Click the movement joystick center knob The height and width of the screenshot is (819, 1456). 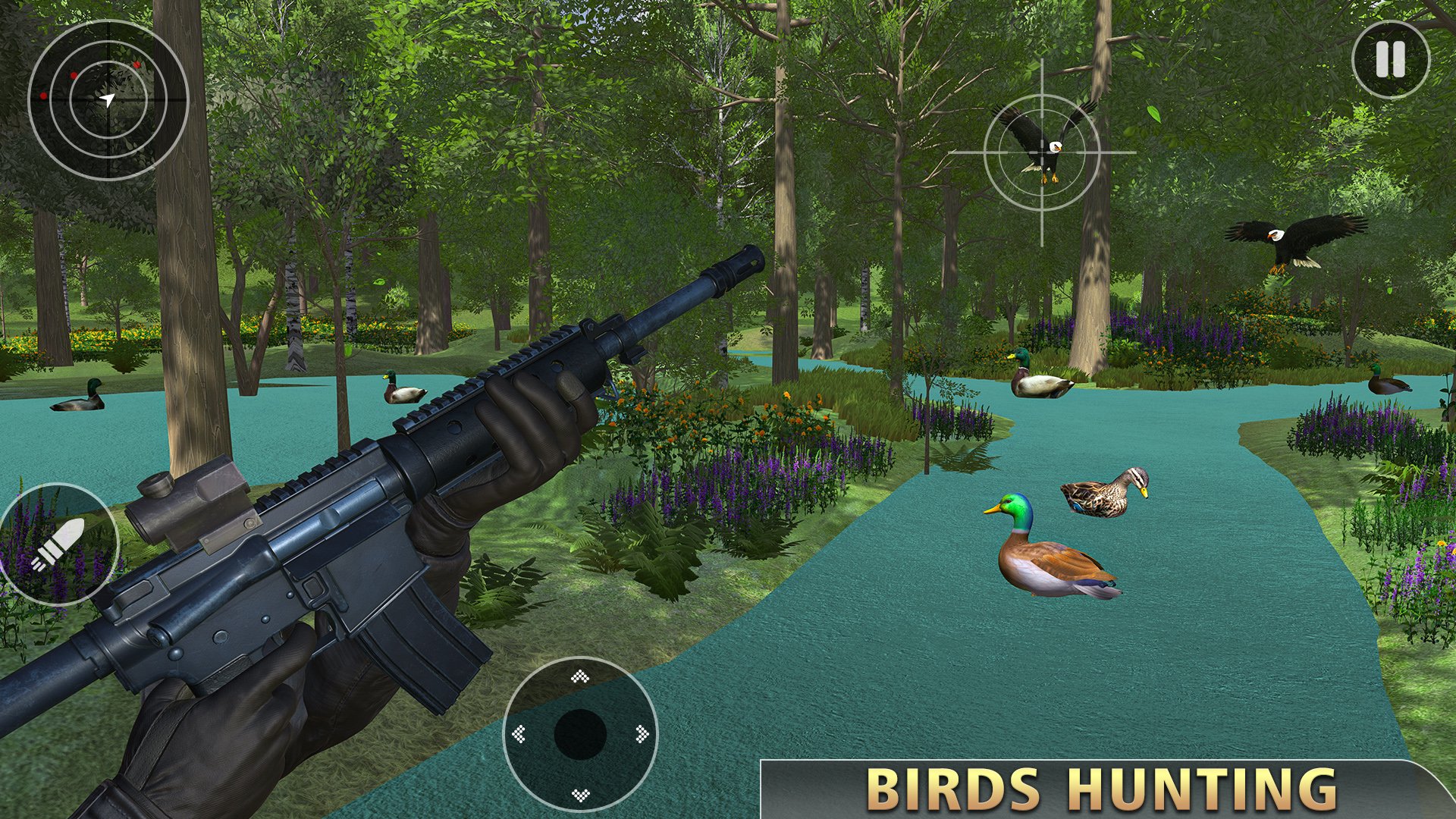tap(580, 734)
